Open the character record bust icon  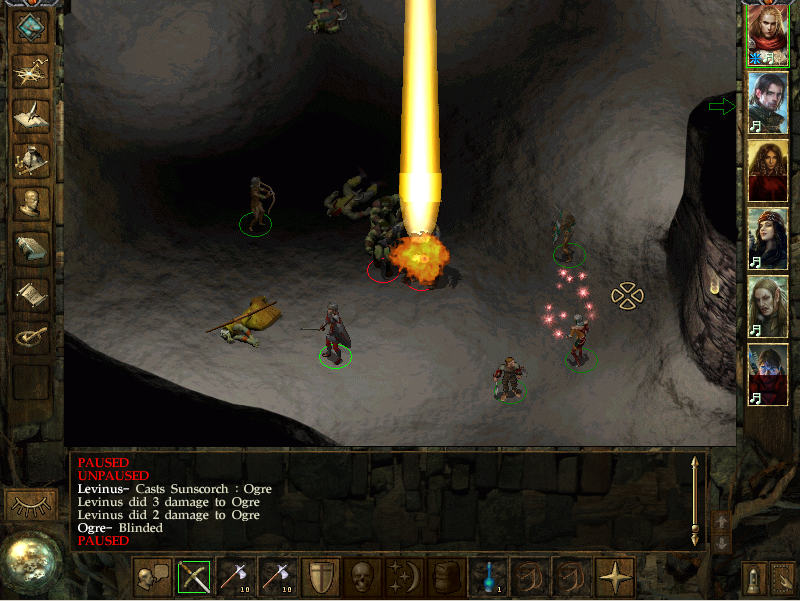[31, 204]
